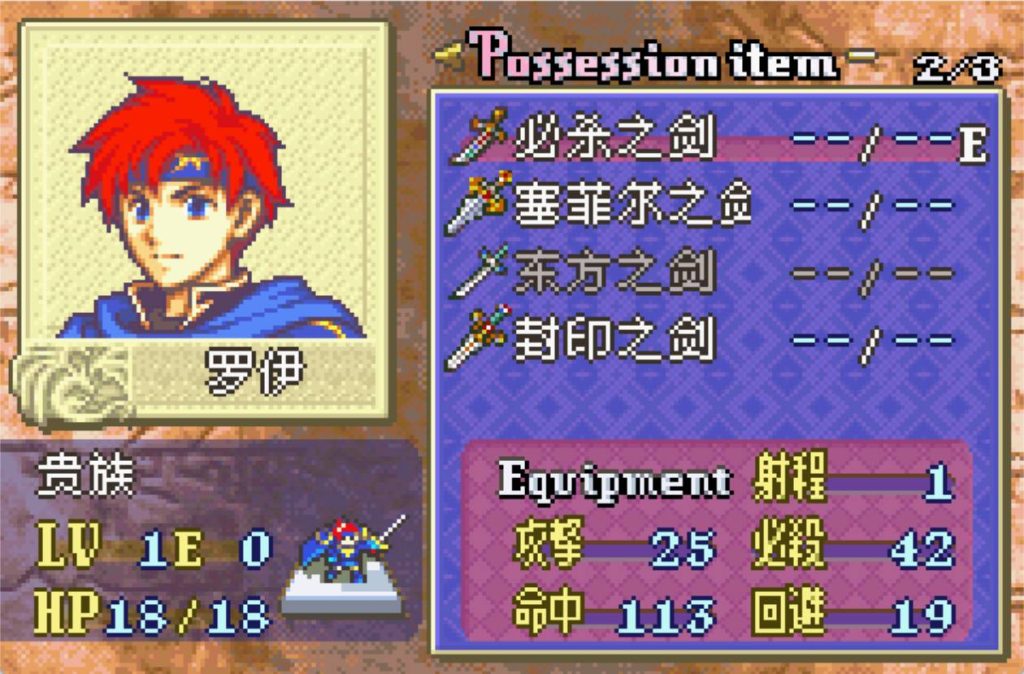Pick the 封印之剑 weapon row
Viewport: 1024px width, 674px height.
[x=614, y=340]
